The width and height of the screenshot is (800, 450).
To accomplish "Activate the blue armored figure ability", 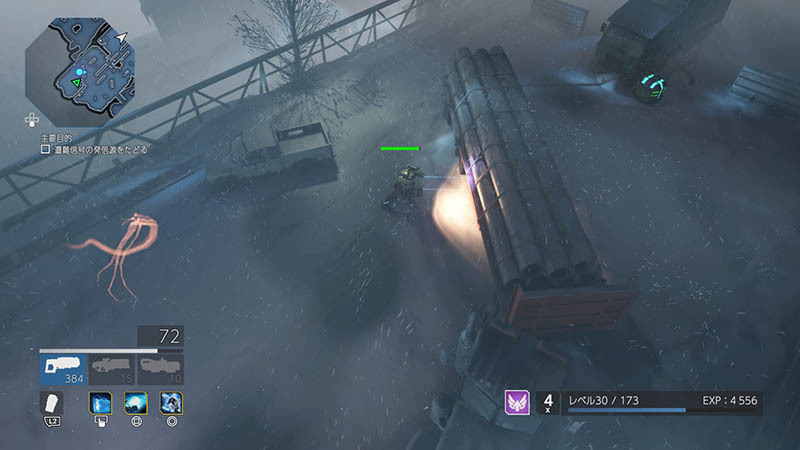I will (170, 403).
